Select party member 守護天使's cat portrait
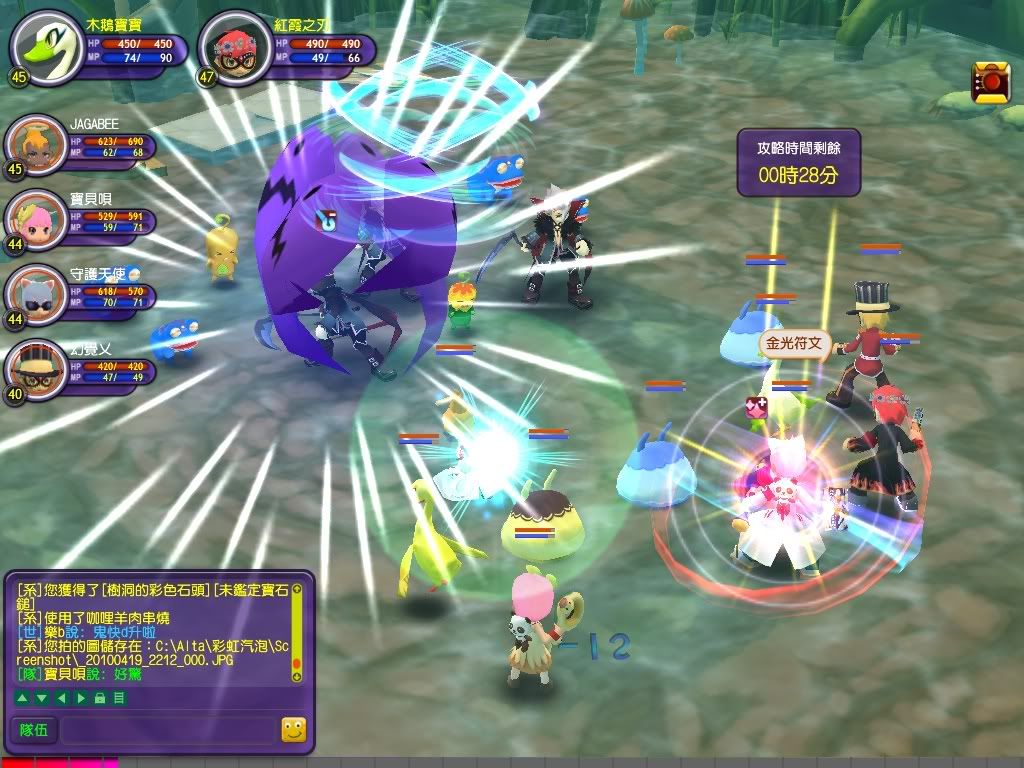Screen dimensions: 1024x768 [35, 292]
